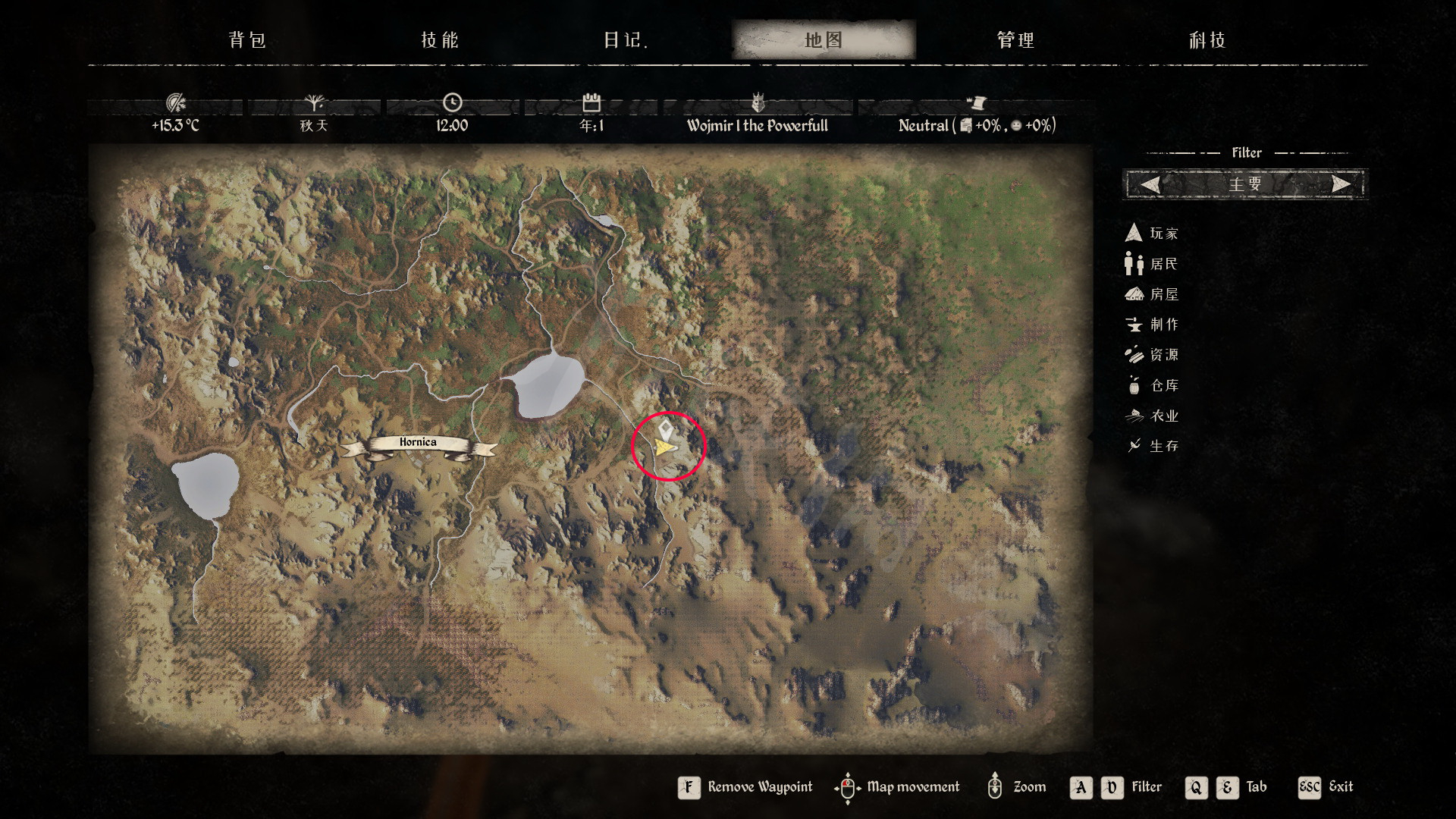Switch to the 科技 tab
The height and width of the screenshot is (819, 1456).
[1207, 40]
